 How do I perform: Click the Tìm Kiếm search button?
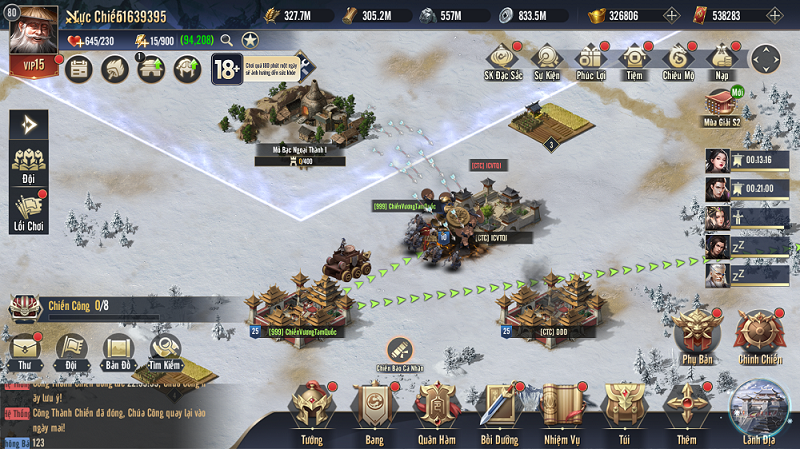point(166,348)
